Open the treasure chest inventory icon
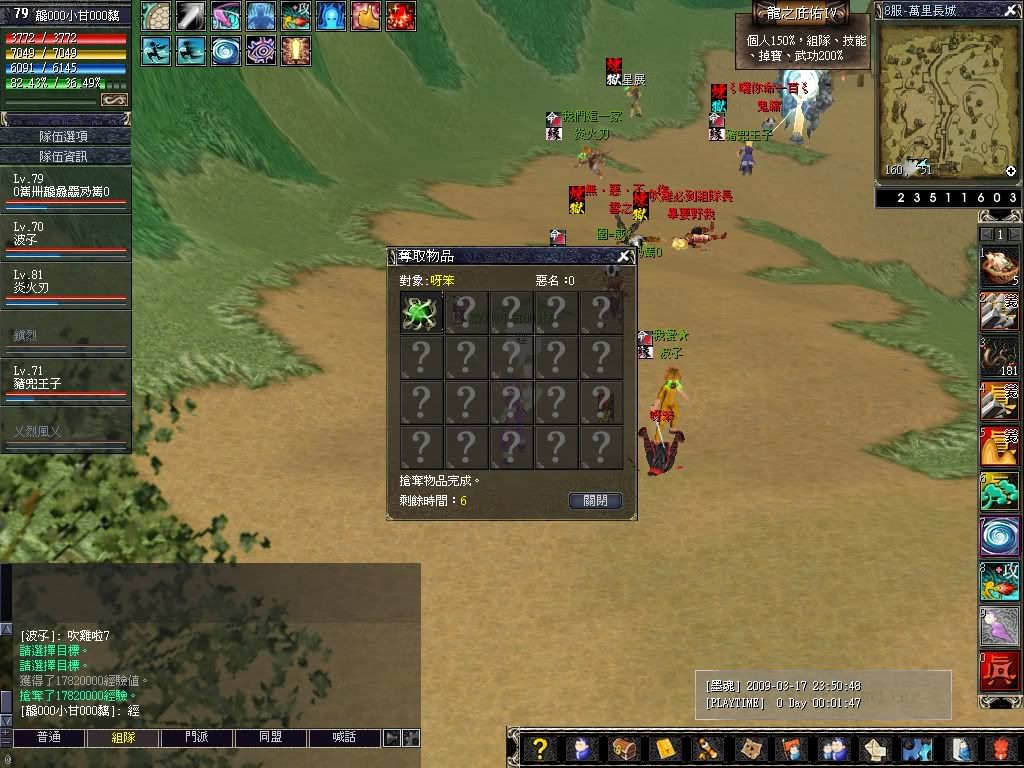Screen dimensions: 1024x768 [x=623, y=749]
